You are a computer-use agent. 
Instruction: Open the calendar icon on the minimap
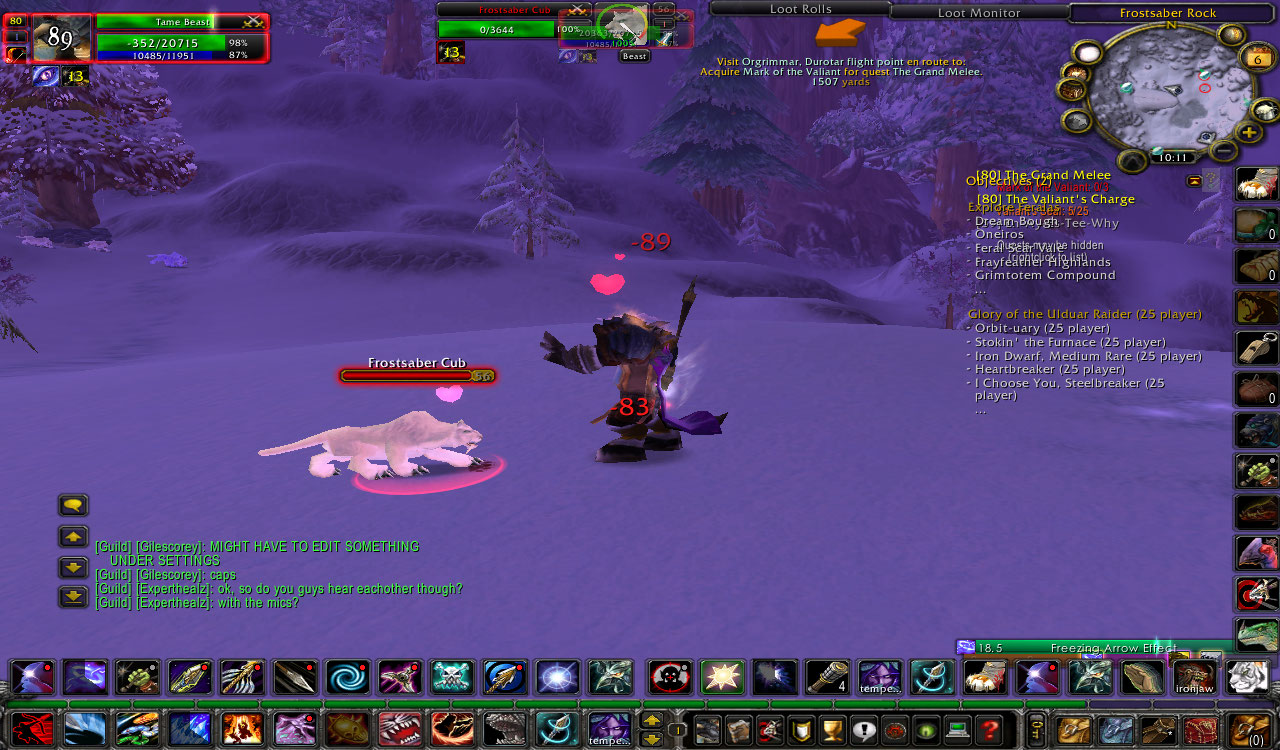[1258, 57]
